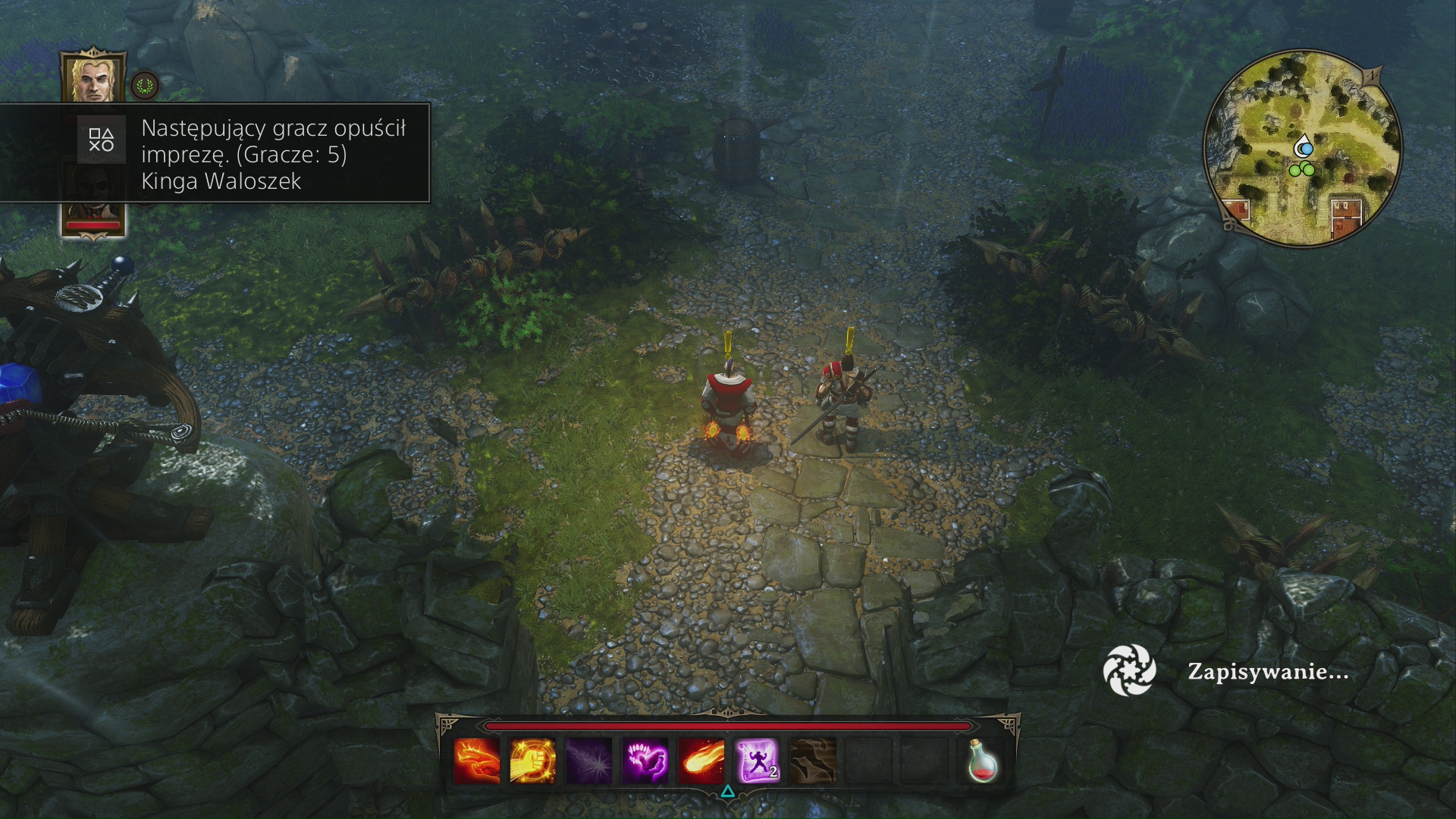Click the green laurel wreath status icon
The height and width of the screenshot is (819, 1456).
144,85
